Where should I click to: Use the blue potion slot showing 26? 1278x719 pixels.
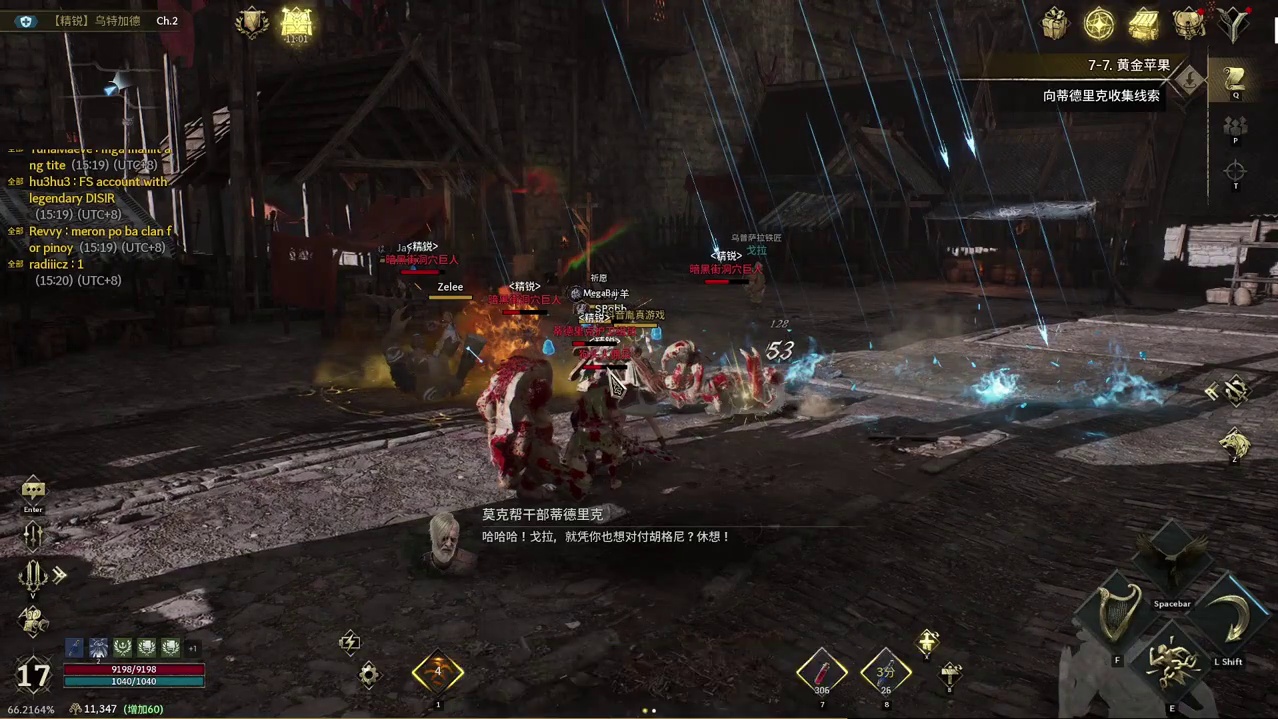(886, 672)
